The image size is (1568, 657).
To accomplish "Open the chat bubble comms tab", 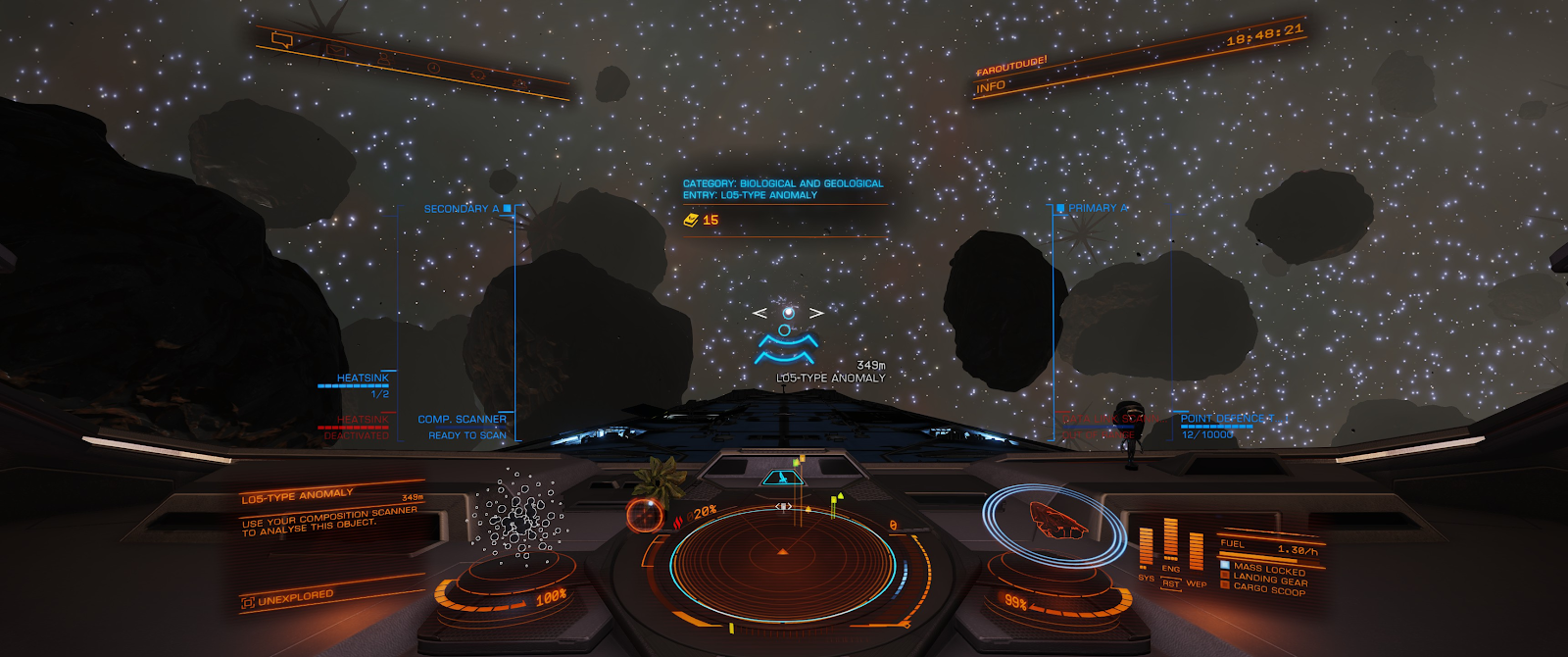I will pos(282,40).
